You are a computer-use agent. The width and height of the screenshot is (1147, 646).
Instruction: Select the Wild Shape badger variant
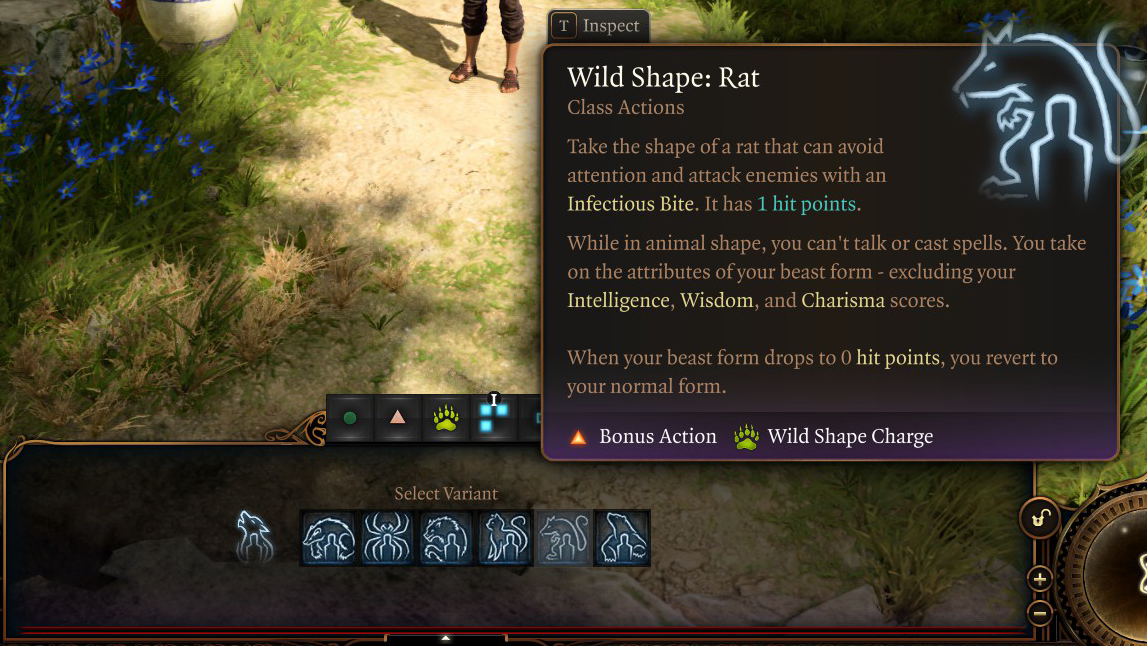[328, 538]
